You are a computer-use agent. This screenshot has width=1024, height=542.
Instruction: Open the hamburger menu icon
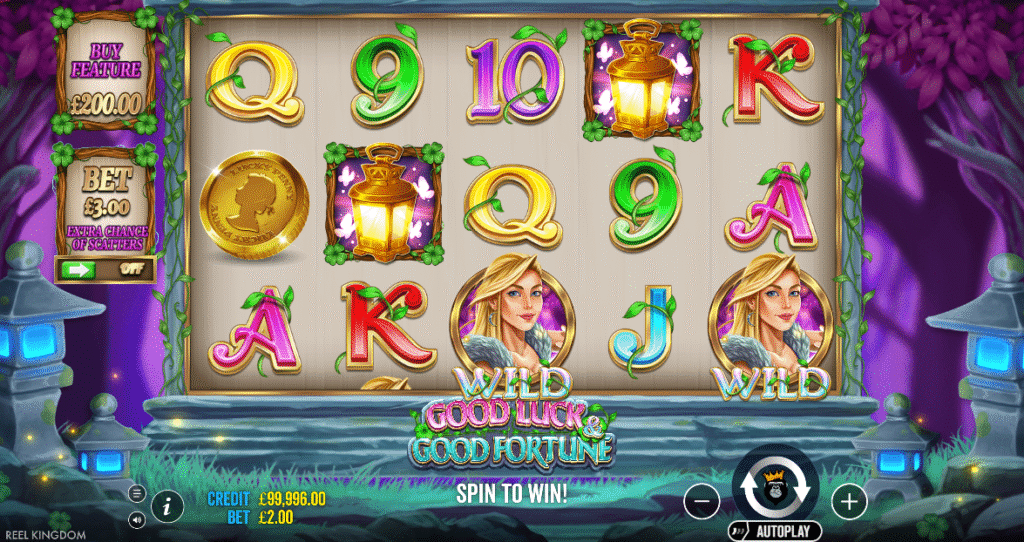[x=137, y=494]
